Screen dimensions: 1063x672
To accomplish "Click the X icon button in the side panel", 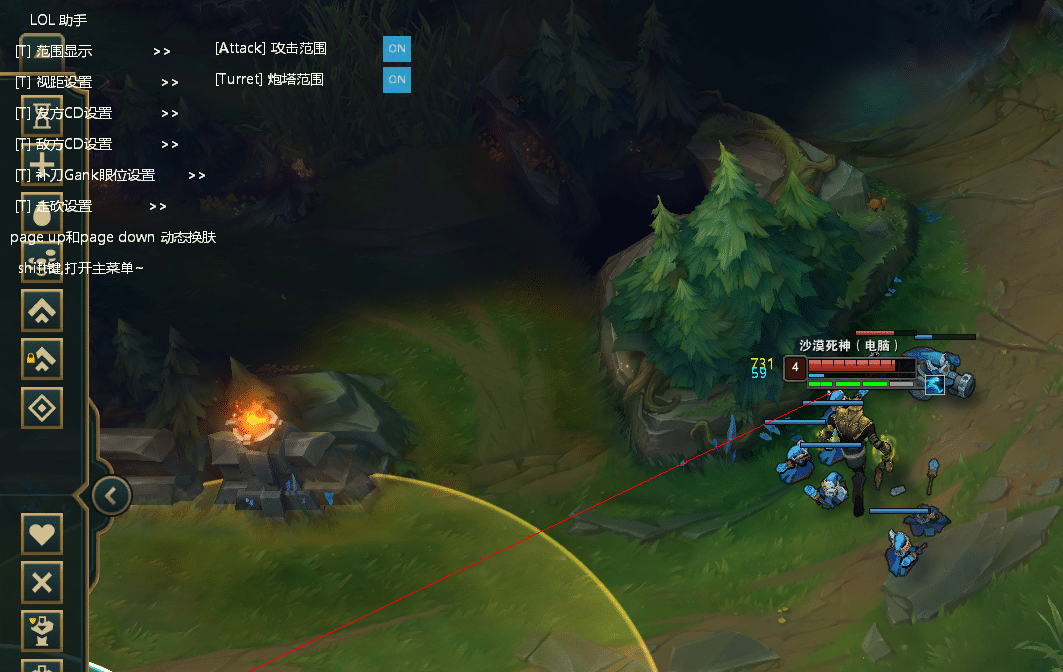I will click(x=42, y=582).
